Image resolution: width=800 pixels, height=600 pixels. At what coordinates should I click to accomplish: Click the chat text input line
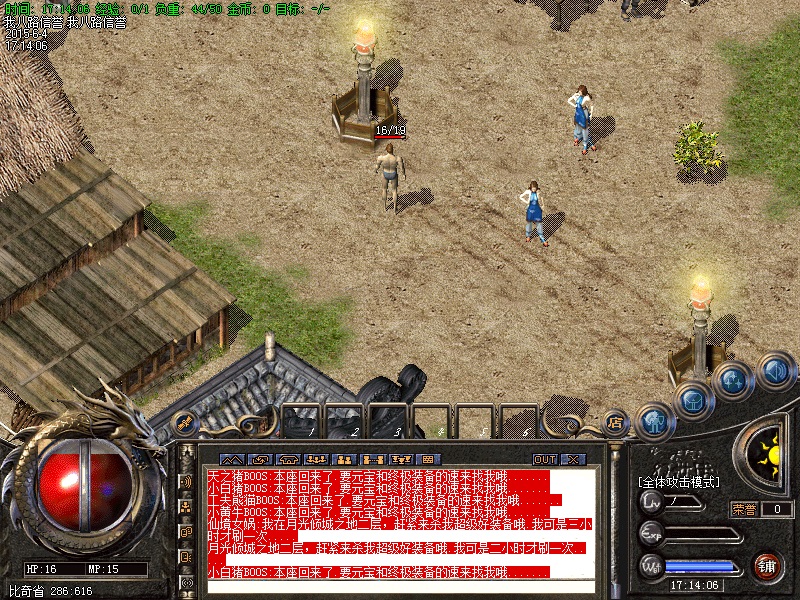pyautogui.click(x=400, y=588)
